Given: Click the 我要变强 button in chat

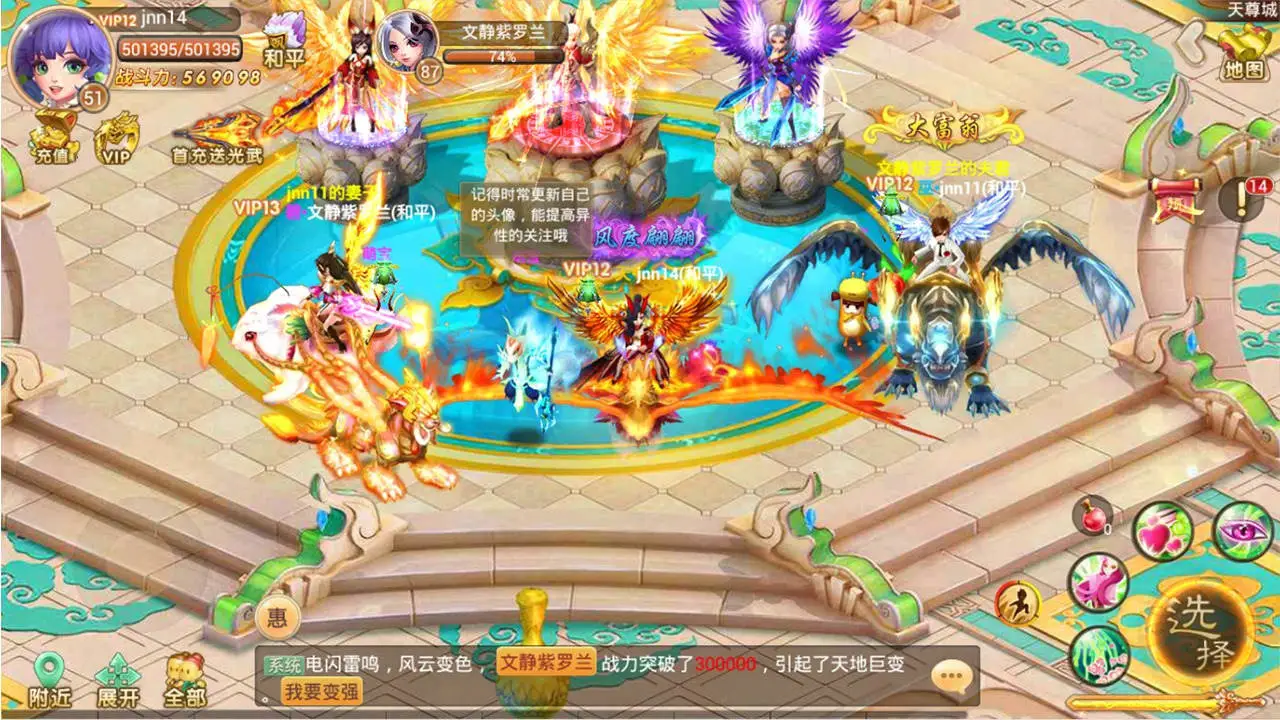Looking at the screenshot, I should tap(320, 690).
